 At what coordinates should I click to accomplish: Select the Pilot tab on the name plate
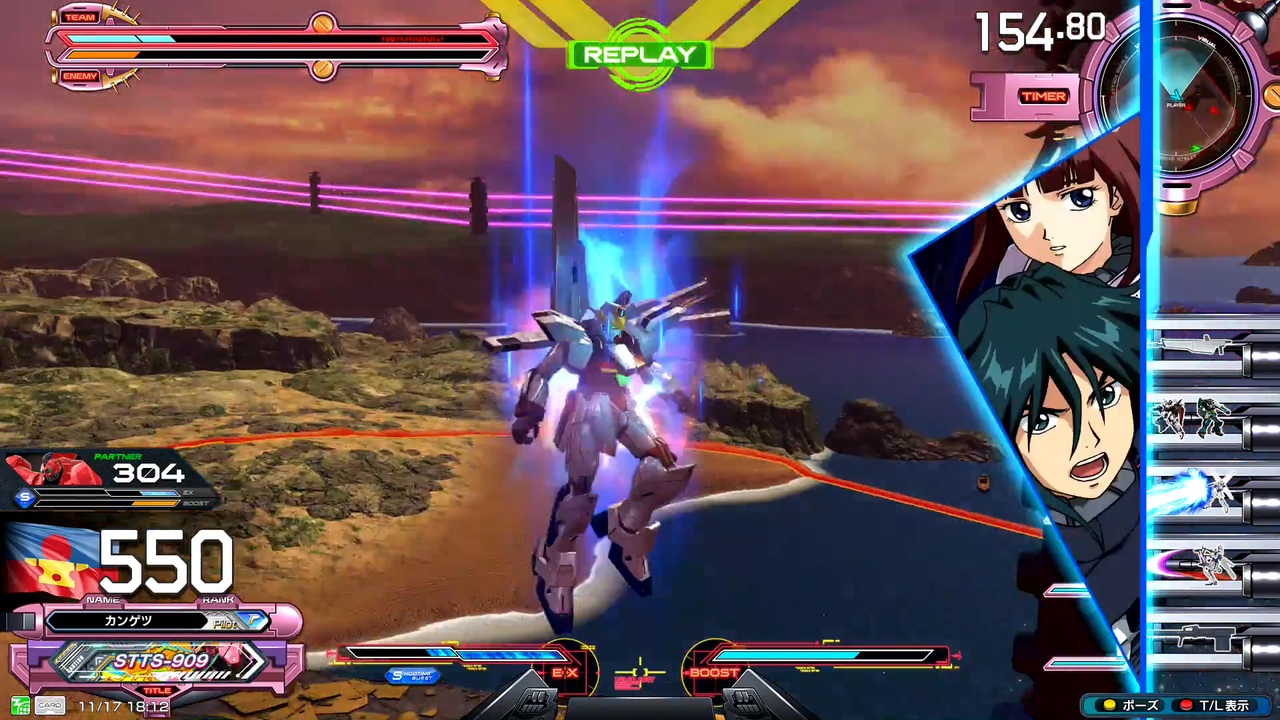[224, 622]
